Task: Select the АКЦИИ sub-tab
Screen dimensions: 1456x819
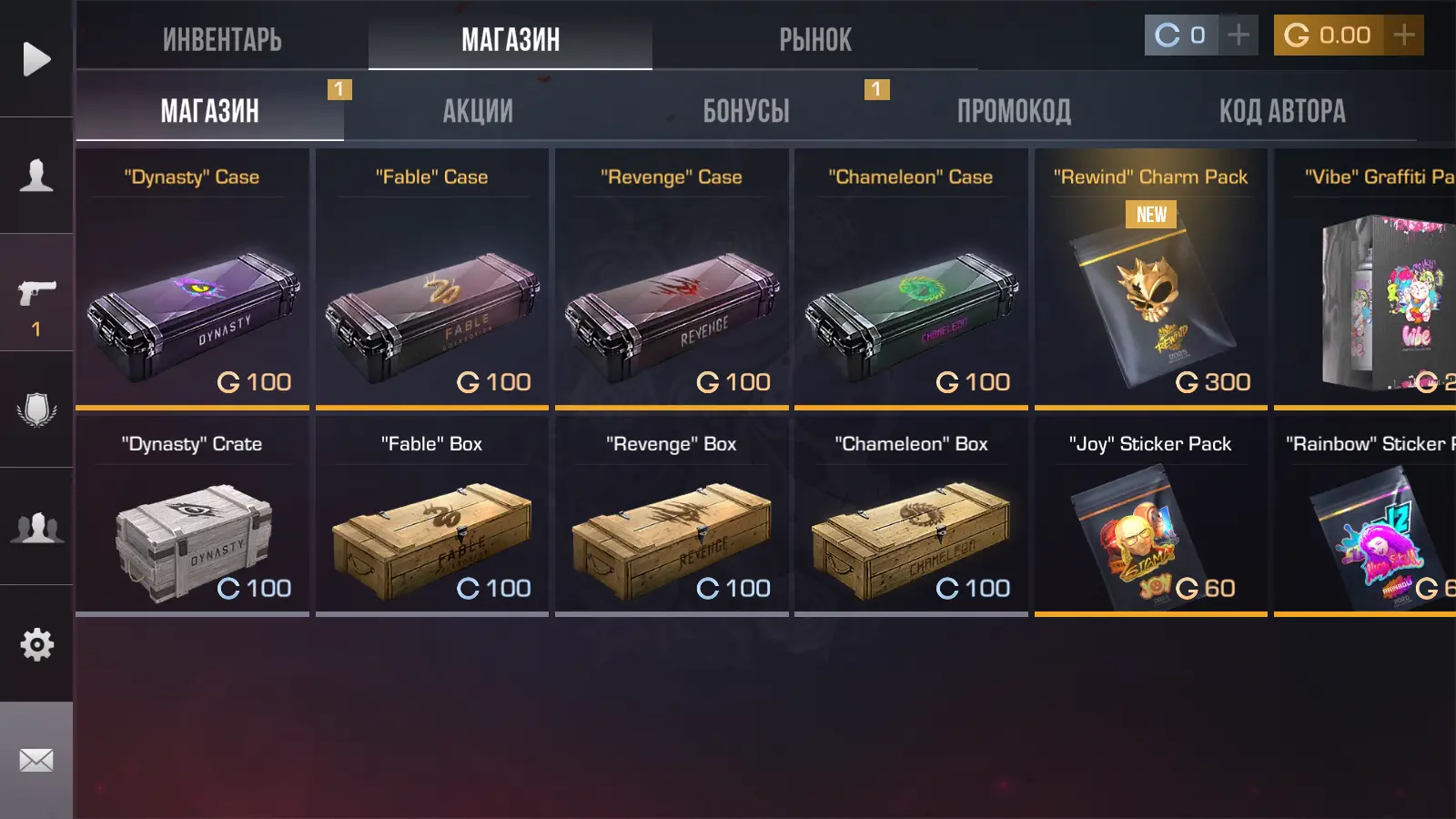Action: pos(478,111)
